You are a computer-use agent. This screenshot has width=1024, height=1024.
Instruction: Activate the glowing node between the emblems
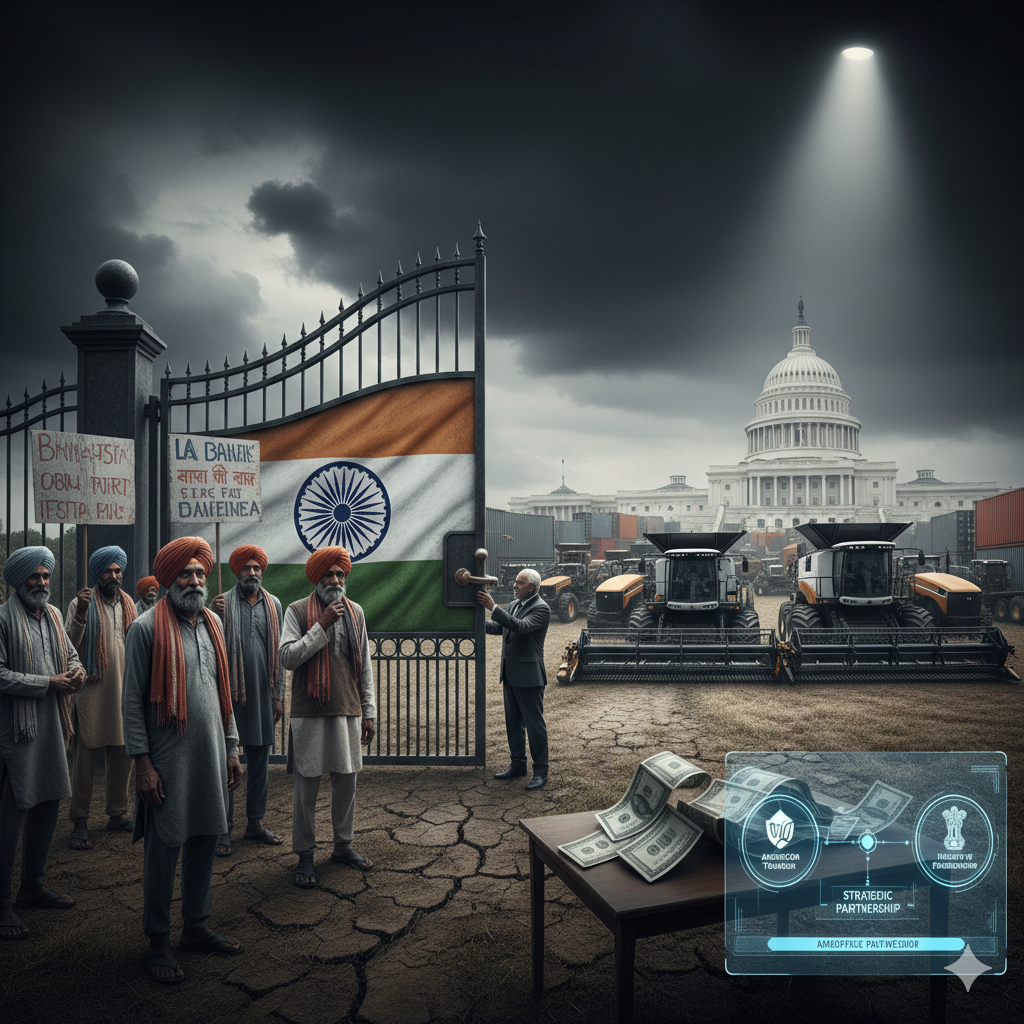click(867, 842)
